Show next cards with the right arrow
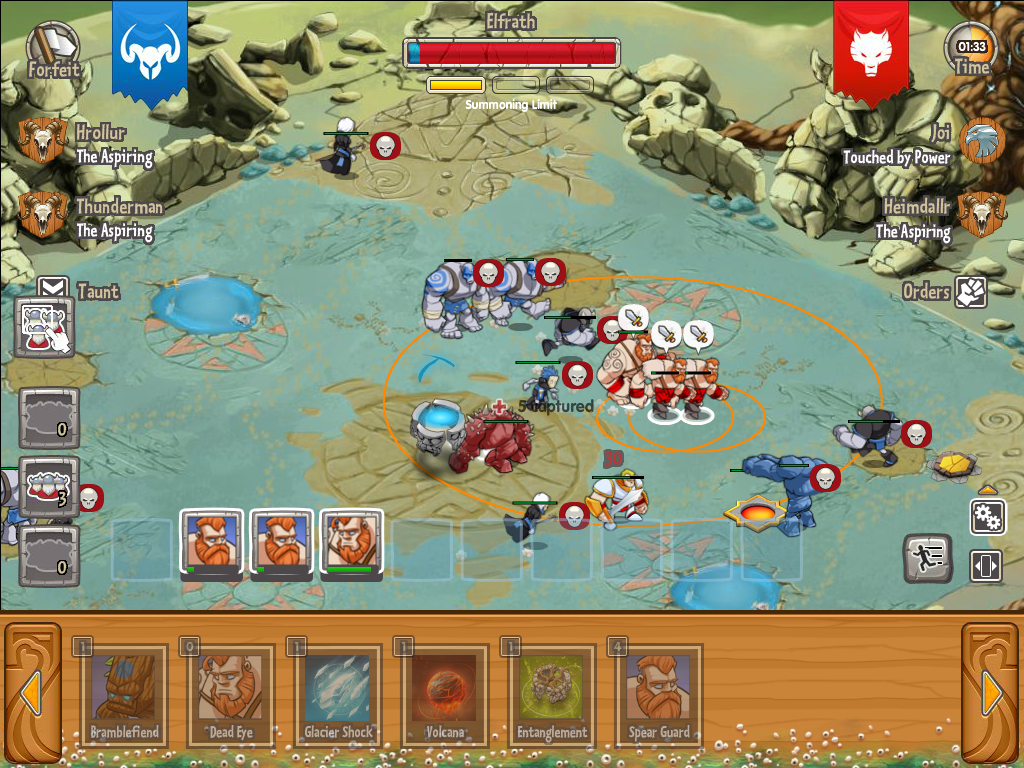This screenshot has height=768, width=1024. [x=992, y=692]
